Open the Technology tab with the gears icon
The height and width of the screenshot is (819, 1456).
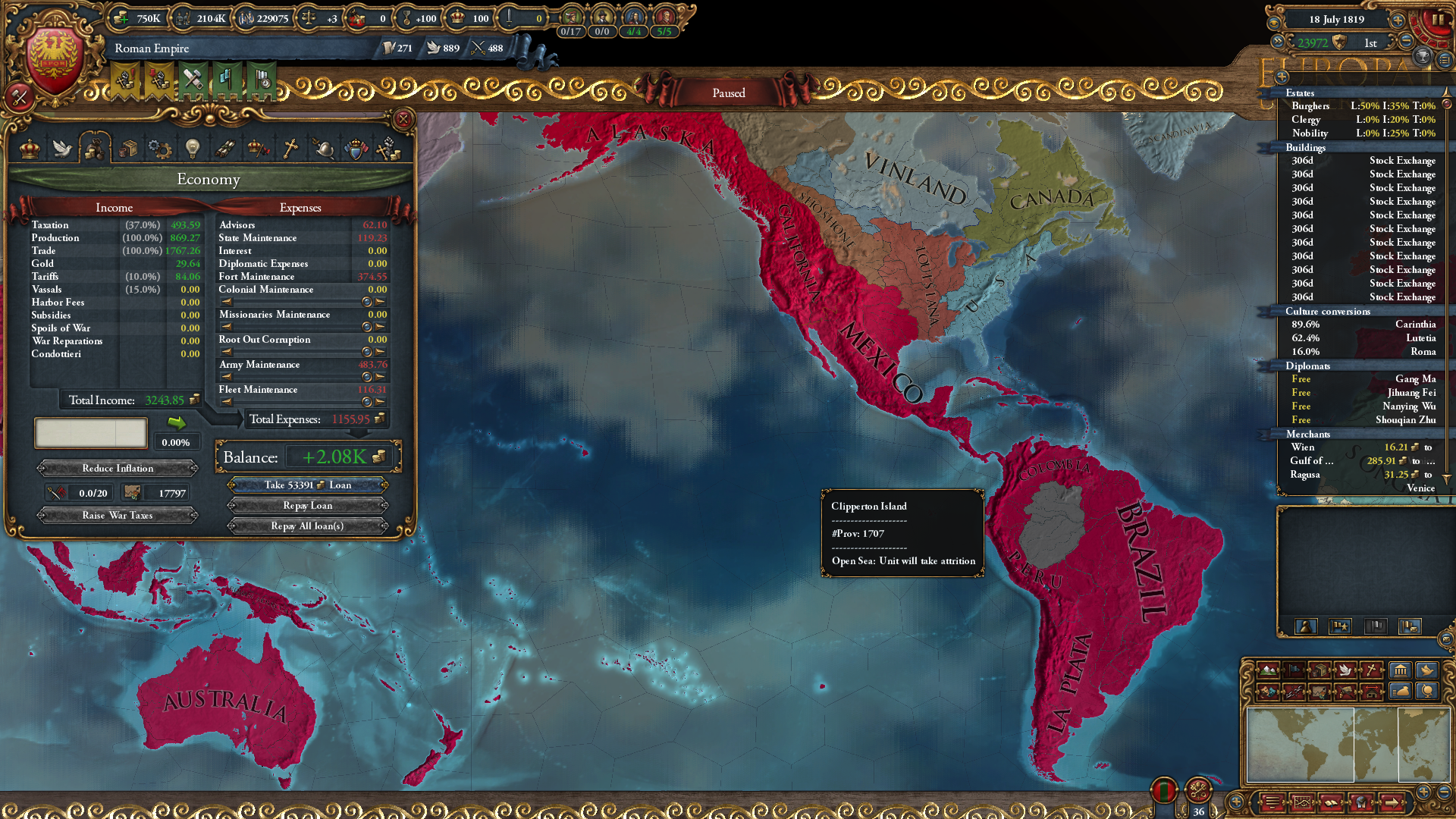pyautogui.click(x=160, y=149)
